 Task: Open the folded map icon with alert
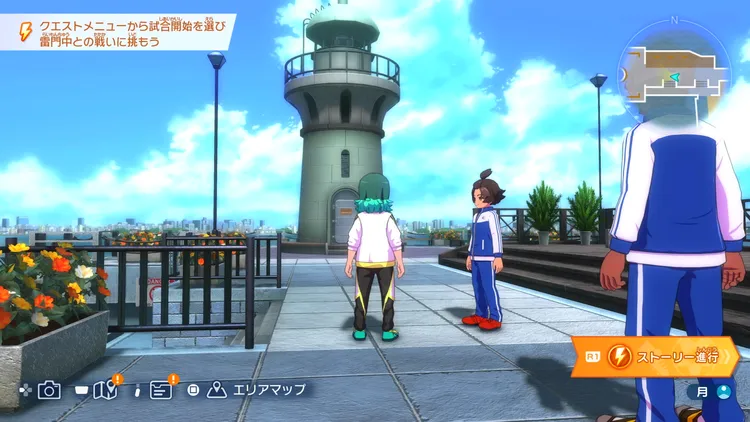105,390
